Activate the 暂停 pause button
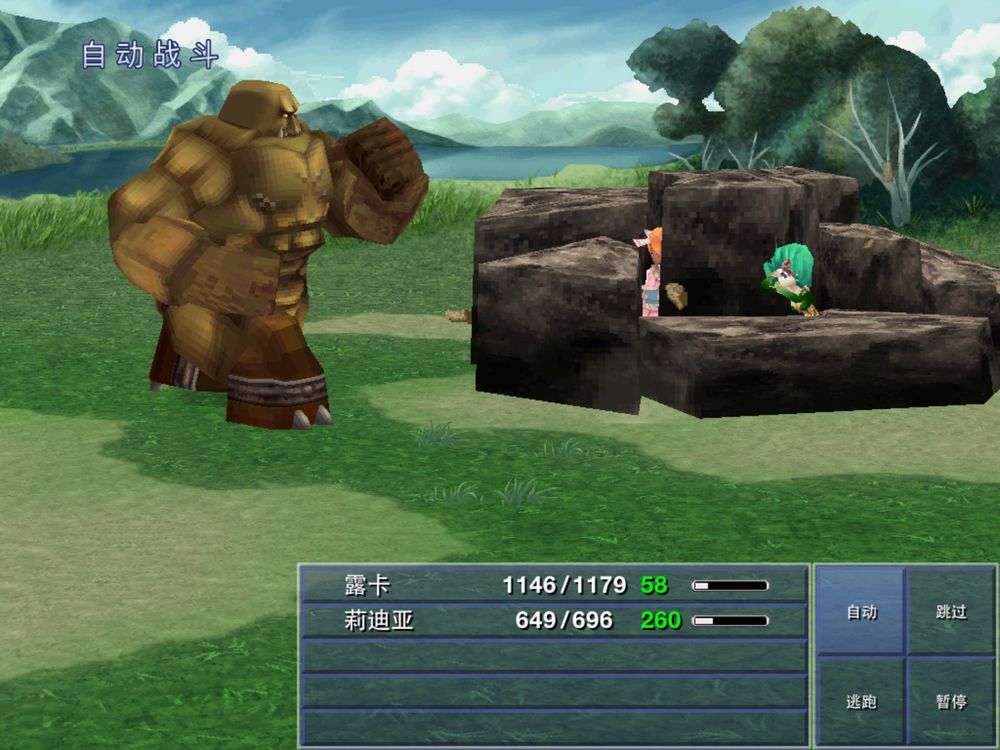The width and height of the screenshot is (1000, 750). coord(951,701)
